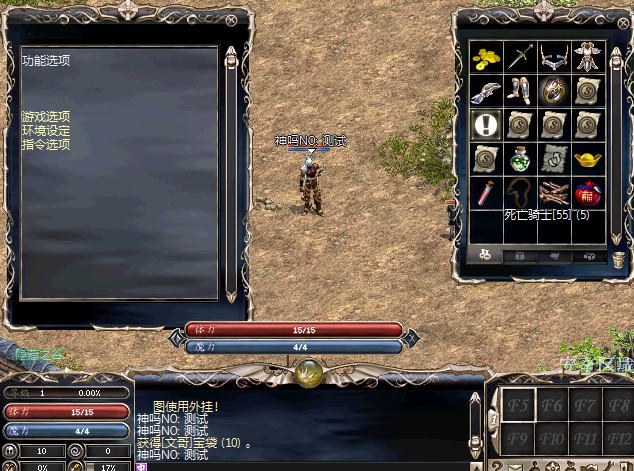Select the armored boots item
The image size is (634, 471).
520,91
